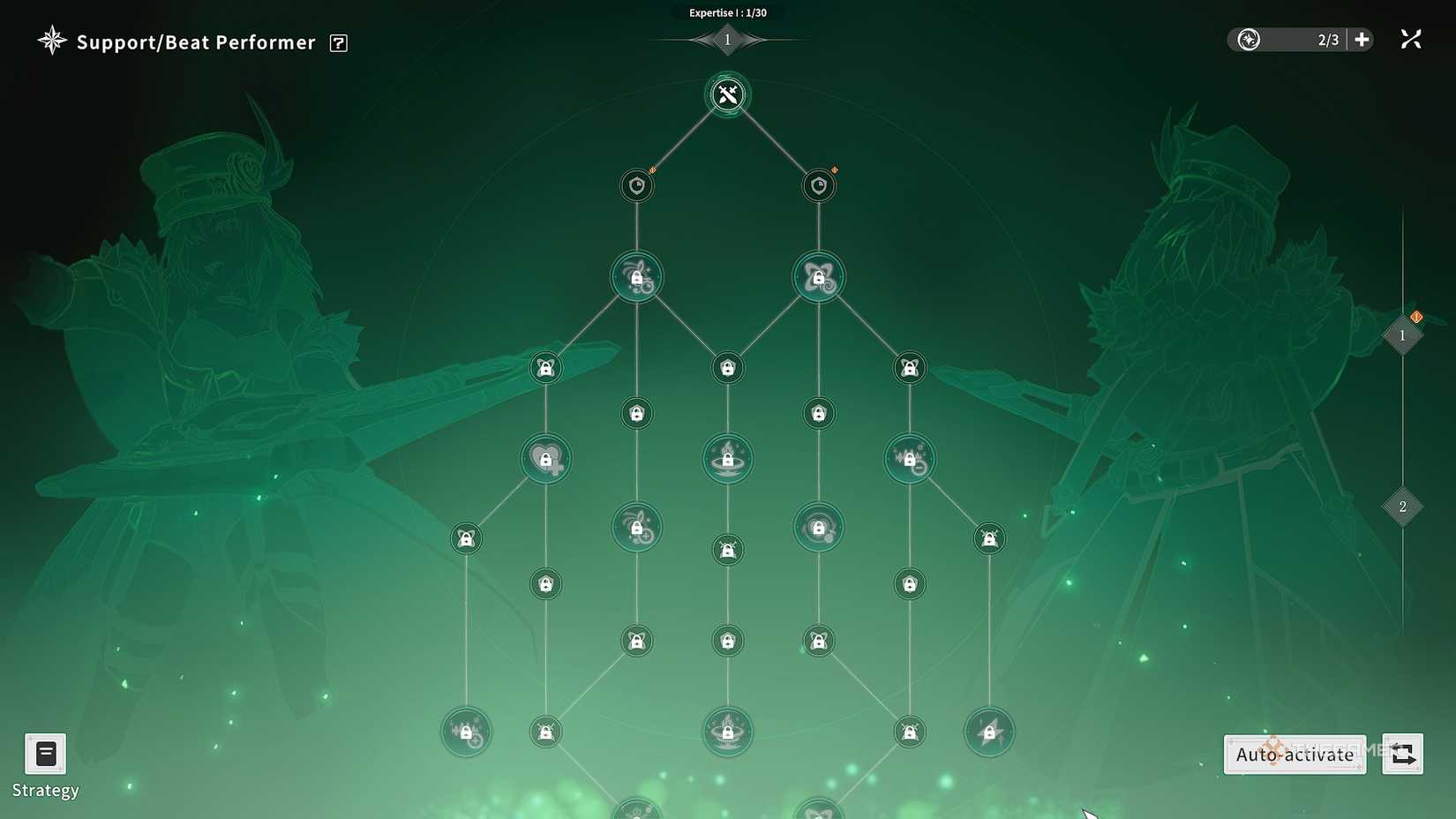Image resolution: width=1456 pixels, height=819 pixels.
Task: Expand the Expertise I diamond node
Action: pos(727,39)
